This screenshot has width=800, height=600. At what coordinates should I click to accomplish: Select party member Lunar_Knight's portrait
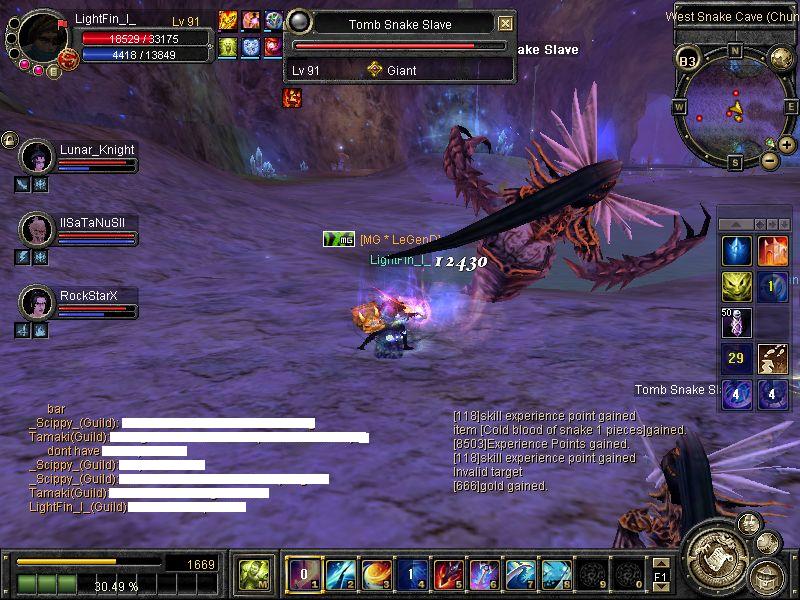(x=37, y=157)
